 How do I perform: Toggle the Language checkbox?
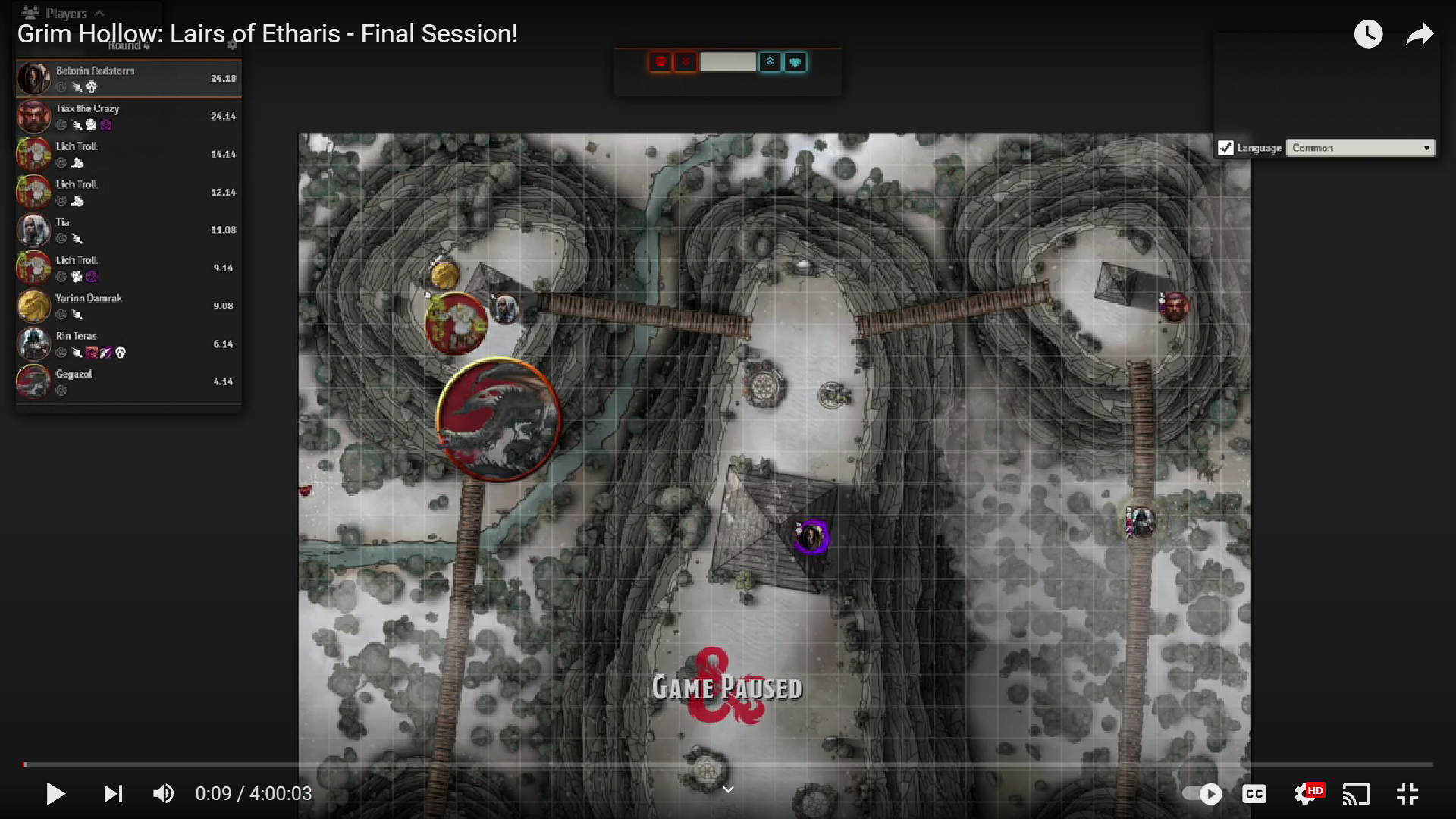[1225, 148]
